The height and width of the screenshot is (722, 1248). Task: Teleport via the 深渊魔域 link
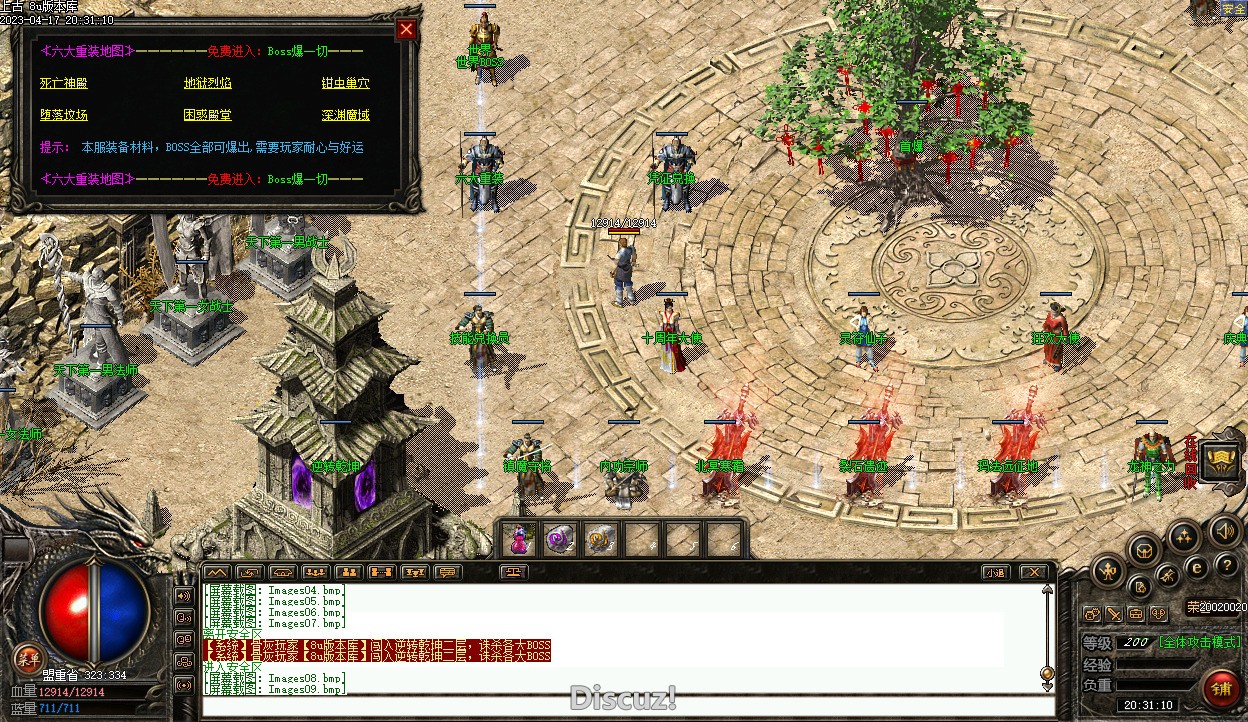click(345, 115)
